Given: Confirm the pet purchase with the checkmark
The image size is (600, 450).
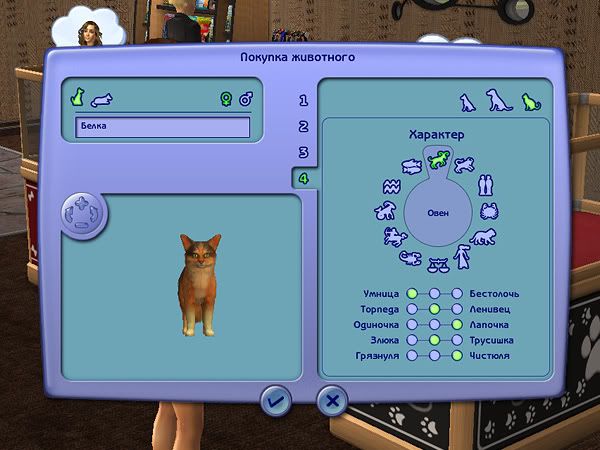Looking at the screenshot, I should click(x=274, y=401).
